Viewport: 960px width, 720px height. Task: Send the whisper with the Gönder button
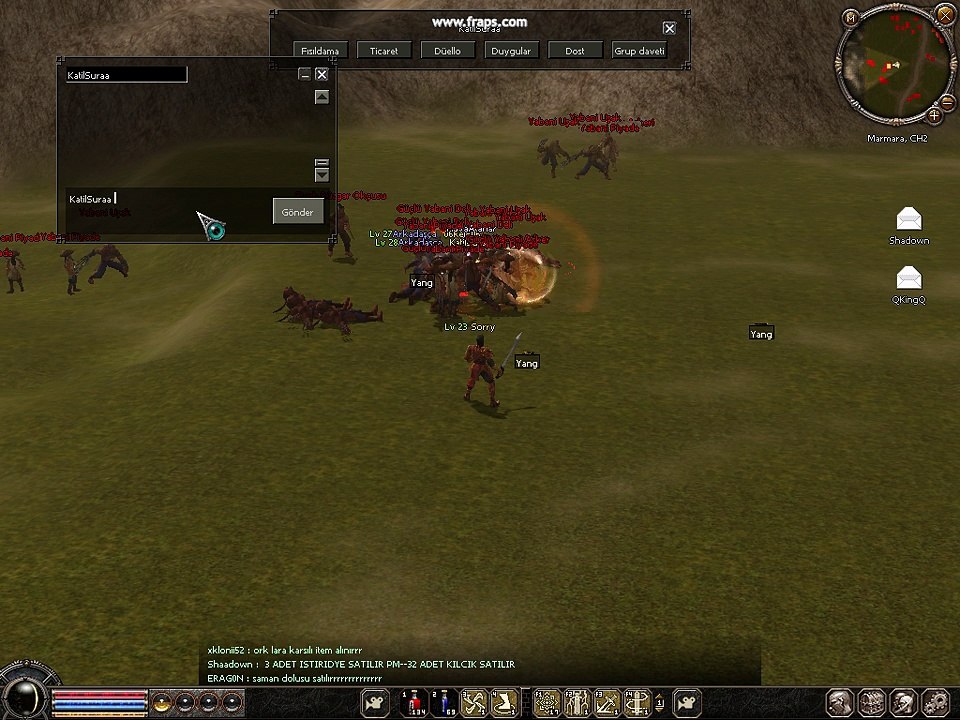point(297,211)
